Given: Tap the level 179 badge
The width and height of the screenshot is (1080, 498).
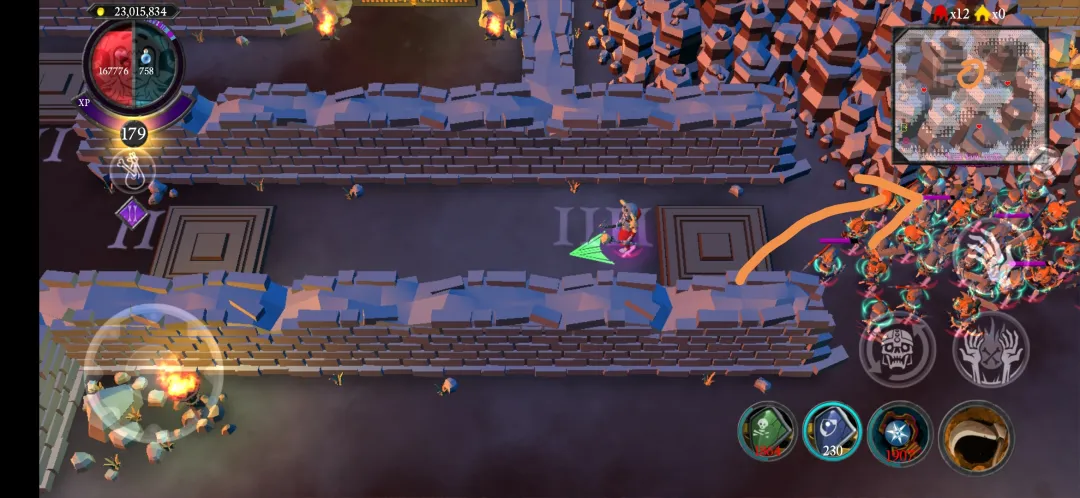Looking at the screenshot, I should [133, 133].
